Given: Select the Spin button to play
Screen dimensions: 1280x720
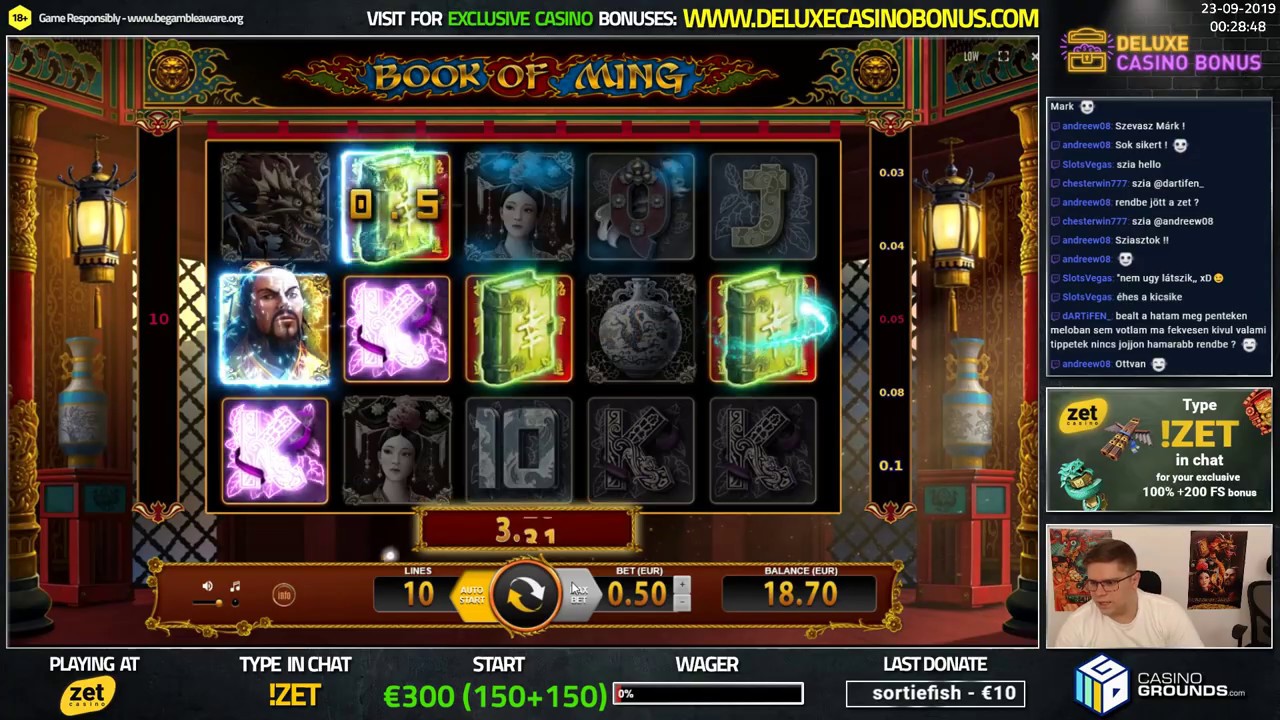Looking at the screenshot, I should [527, 593].
